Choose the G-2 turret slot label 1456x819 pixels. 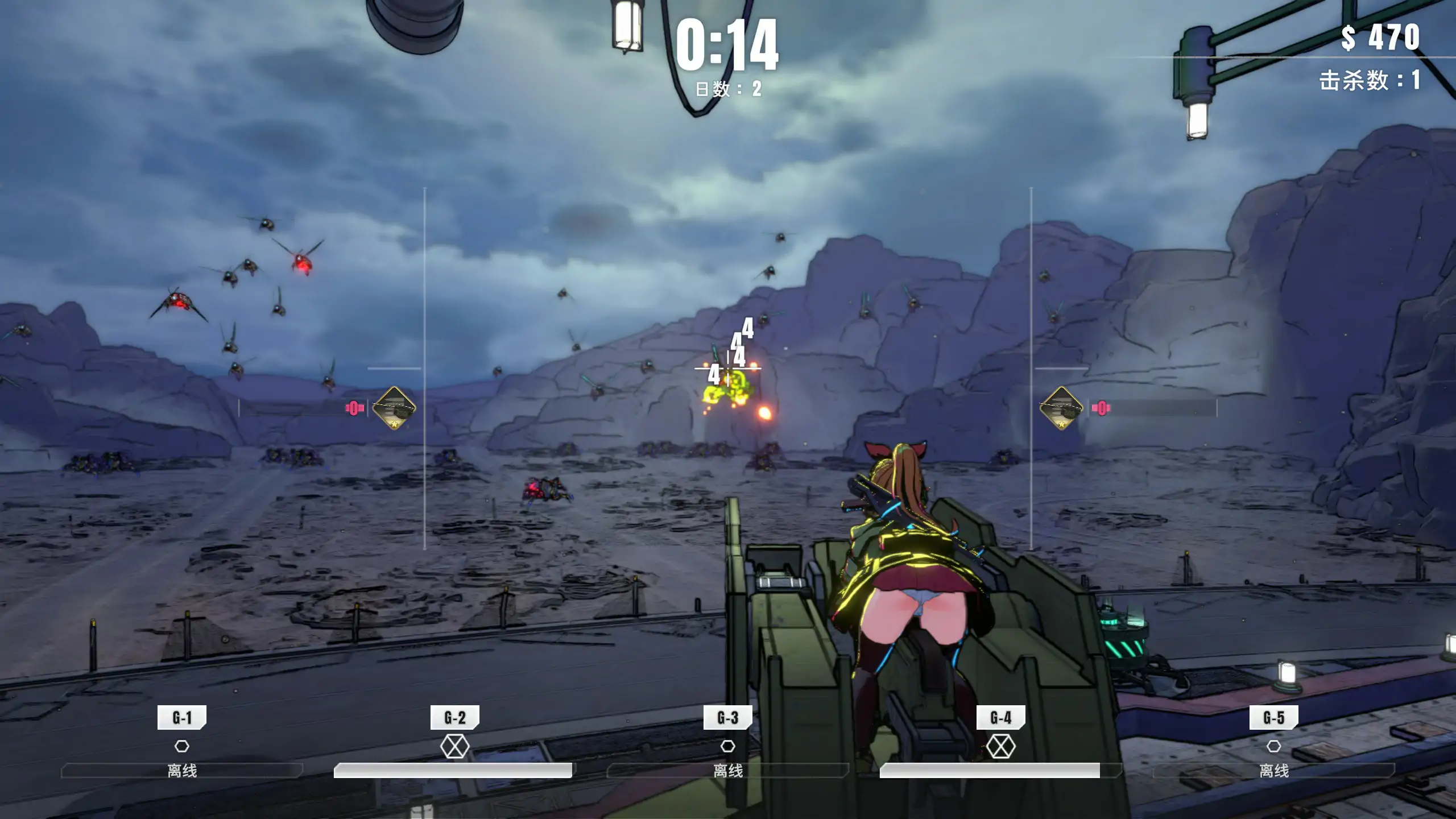pyautogui.click(x=455, y=718)
